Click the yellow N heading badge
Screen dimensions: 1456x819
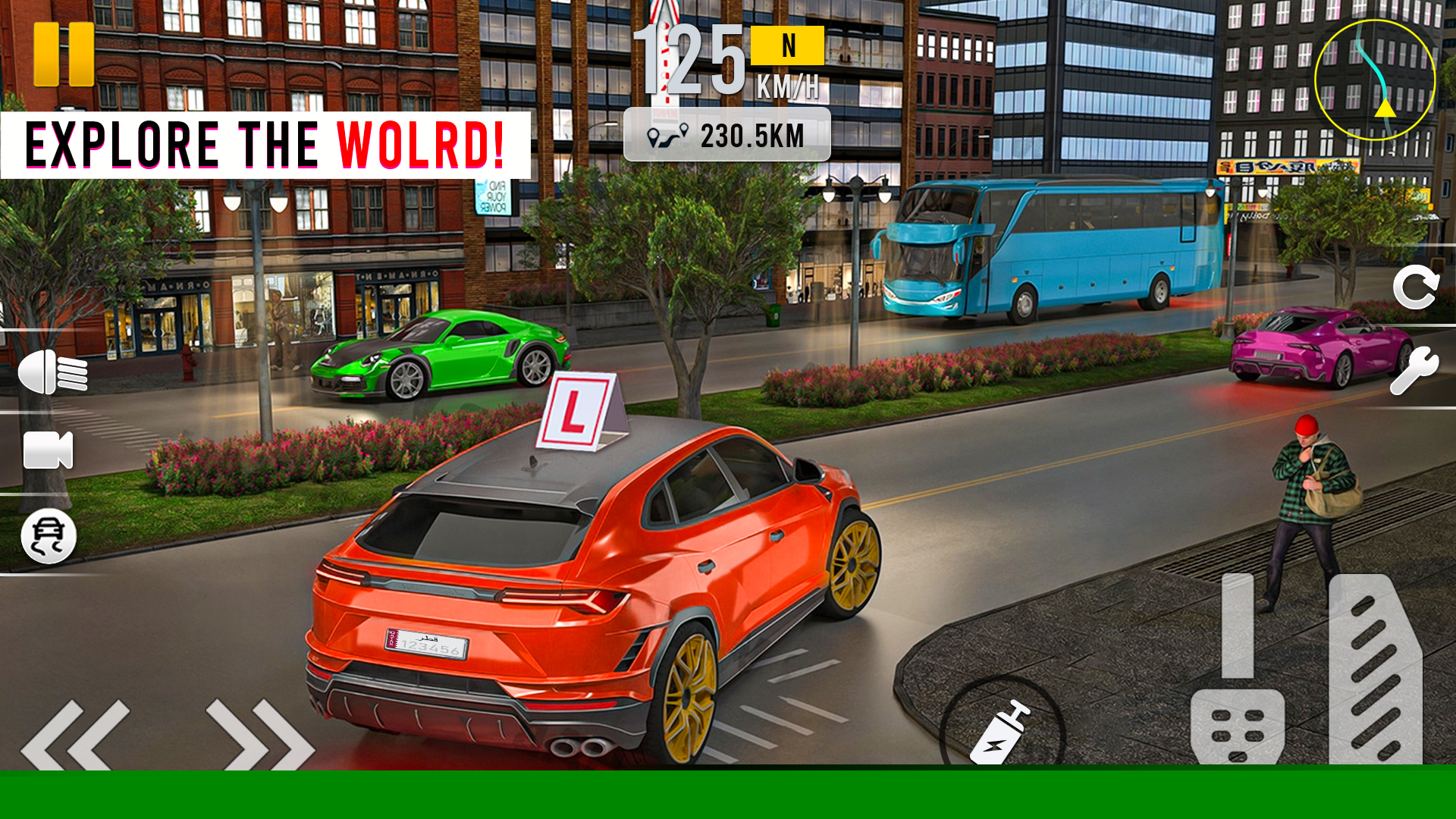[x=787, y=47]
